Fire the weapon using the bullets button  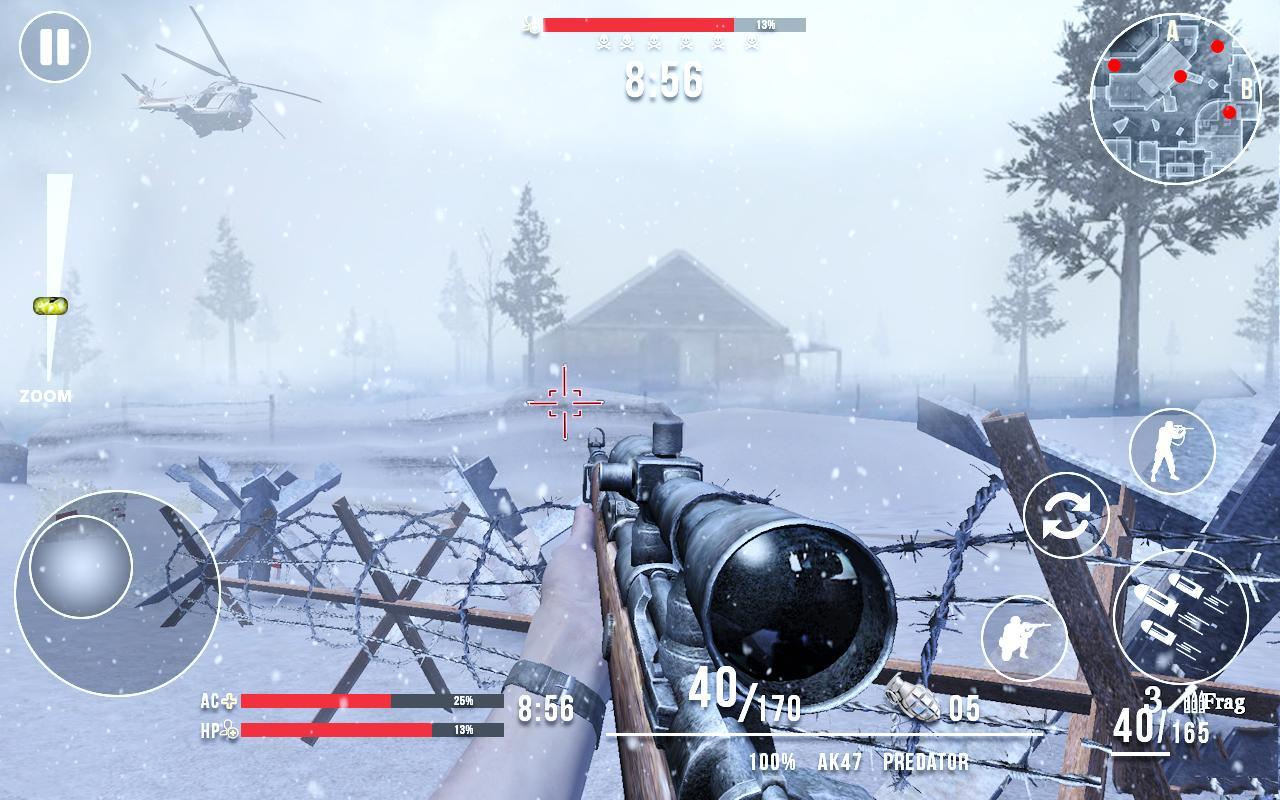[1180, 614]
